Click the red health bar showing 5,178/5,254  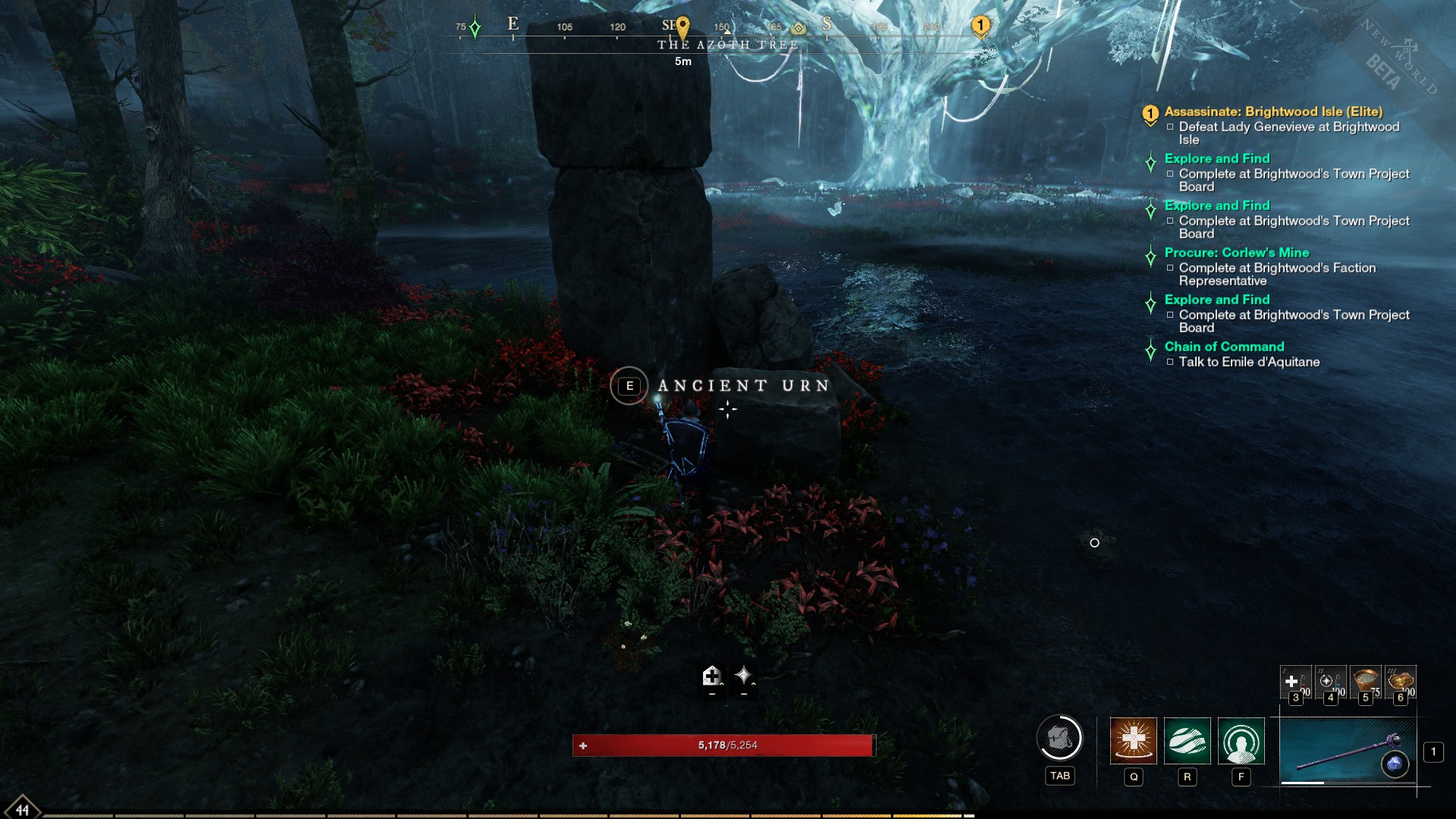click(x=728, y=746)
